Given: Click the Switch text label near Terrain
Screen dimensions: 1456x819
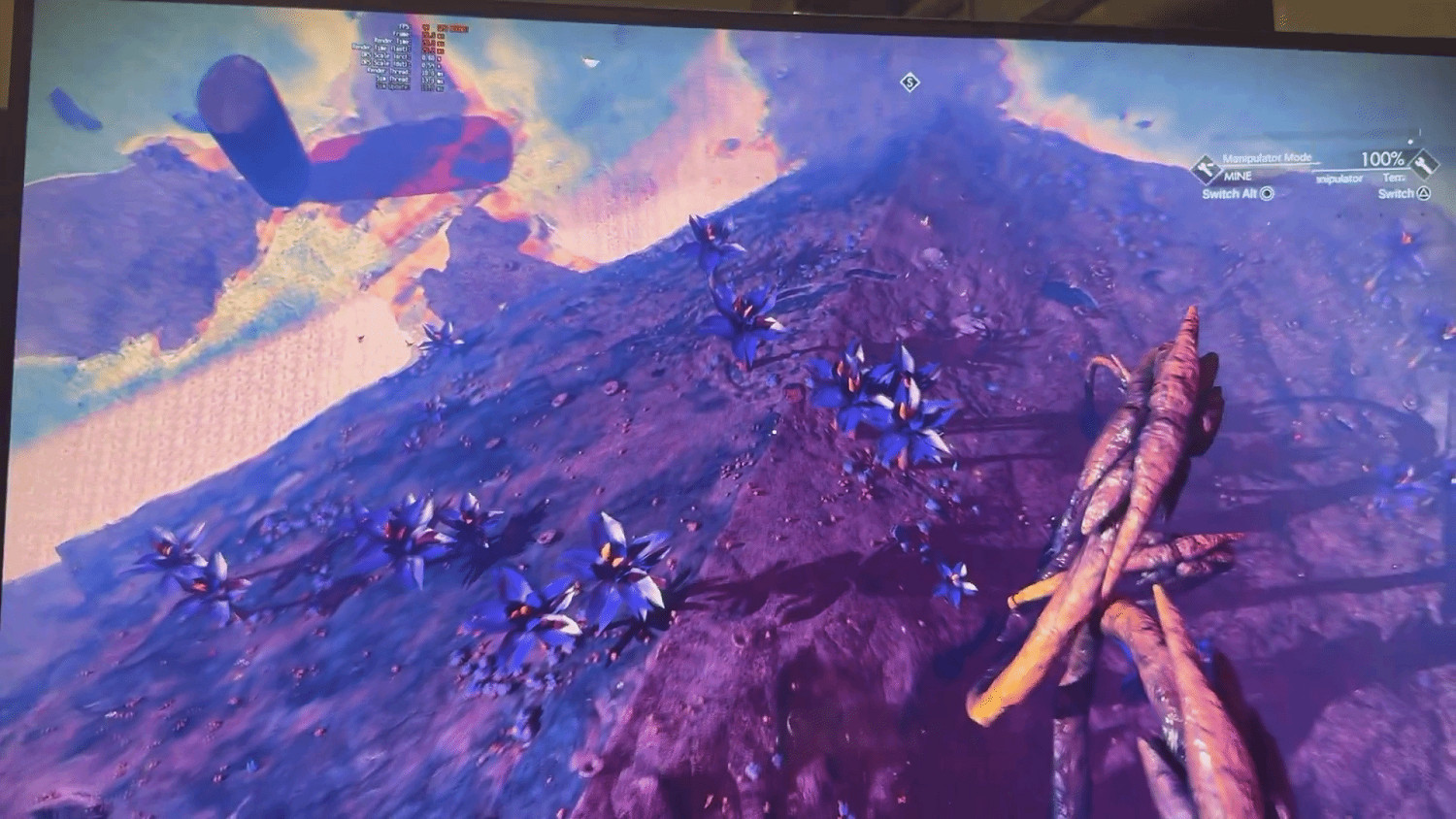Looking at the screenshot, I should (x=1395, y=194).
